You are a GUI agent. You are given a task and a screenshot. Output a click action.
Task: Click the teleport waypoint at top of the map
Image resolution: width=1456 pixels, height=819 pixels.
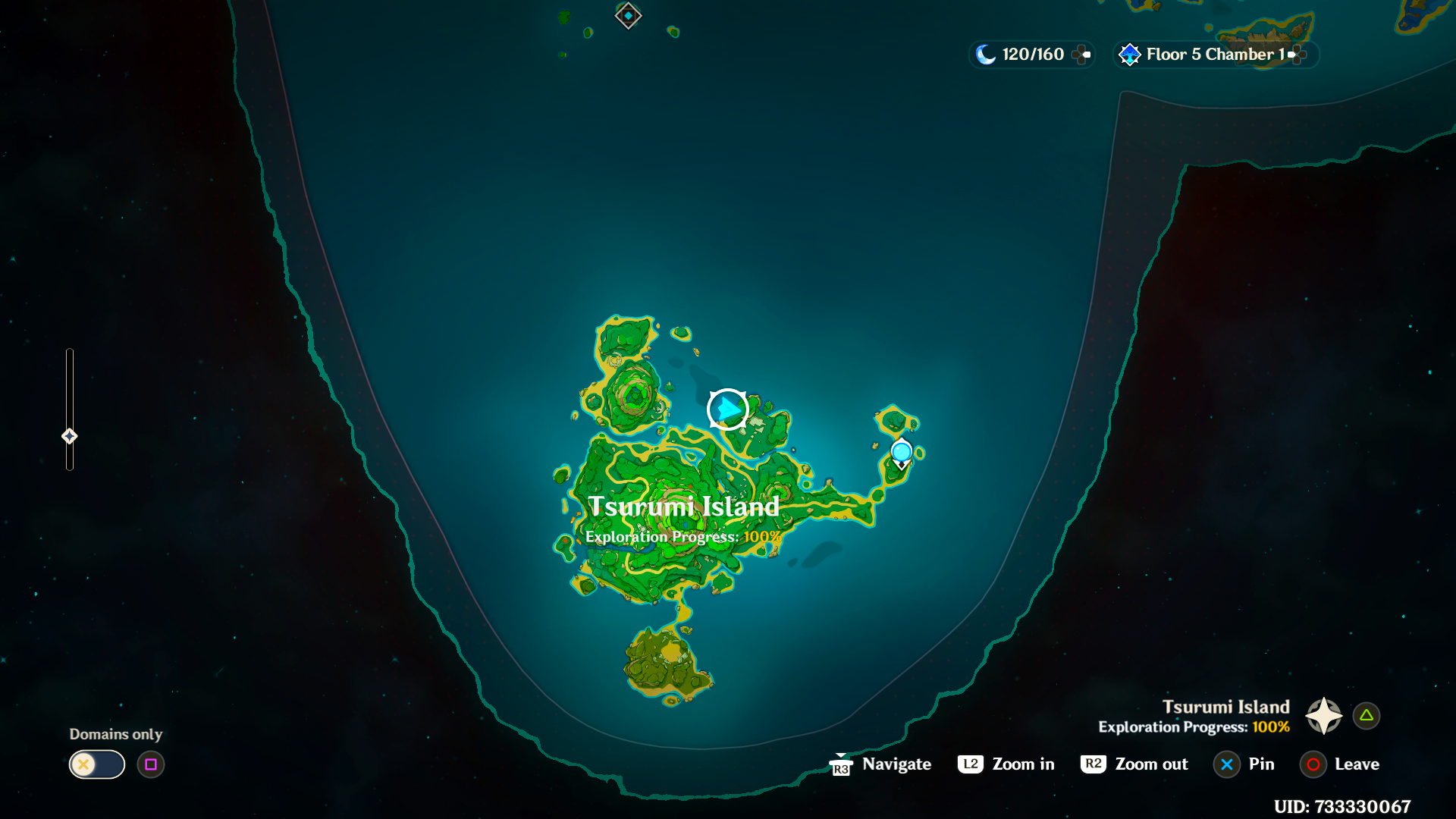coord(628,16)
